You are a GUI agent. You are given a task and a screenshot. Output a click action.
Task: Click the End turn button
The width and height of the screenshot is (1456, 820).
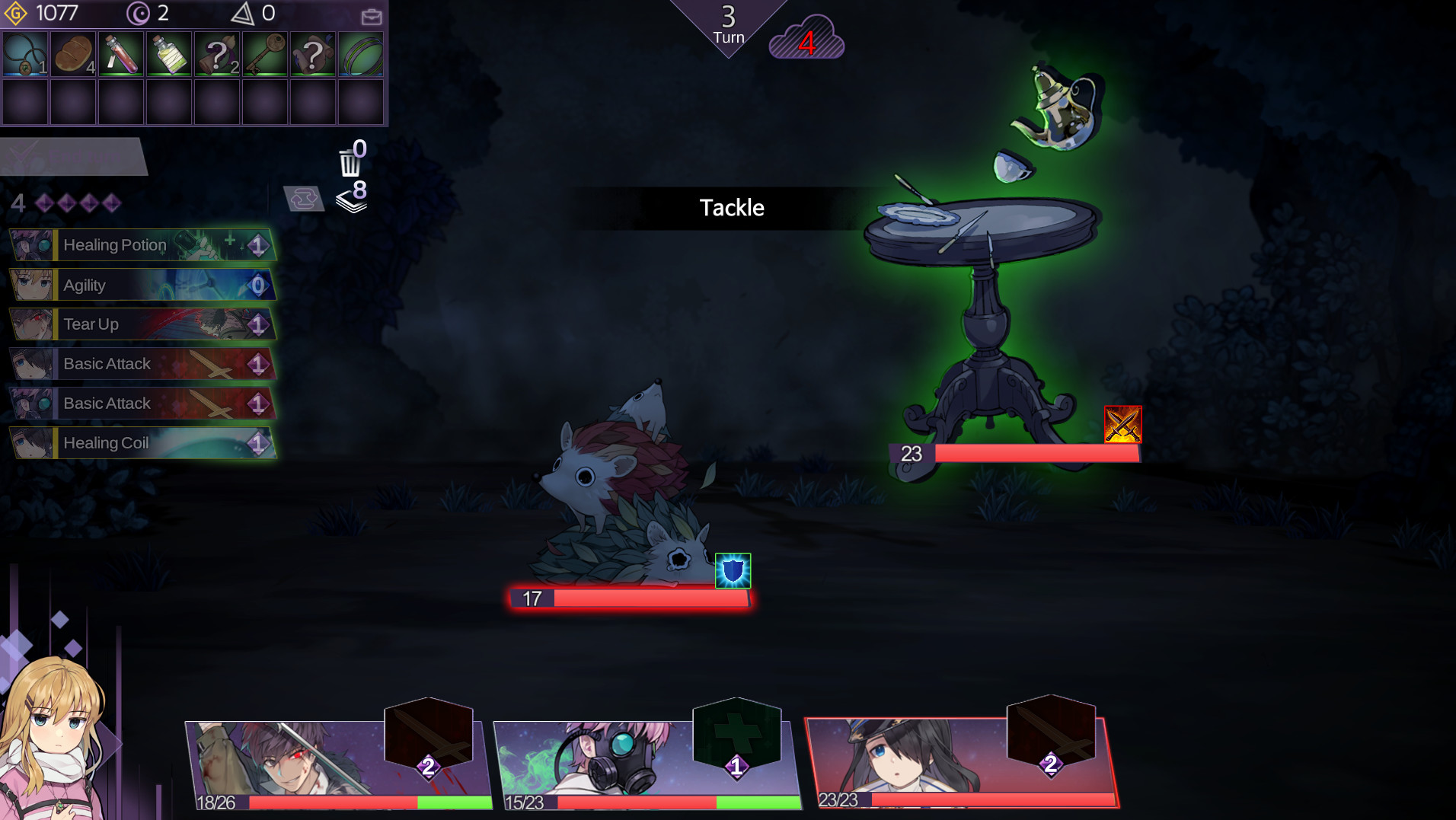click(x=73, y=157)
